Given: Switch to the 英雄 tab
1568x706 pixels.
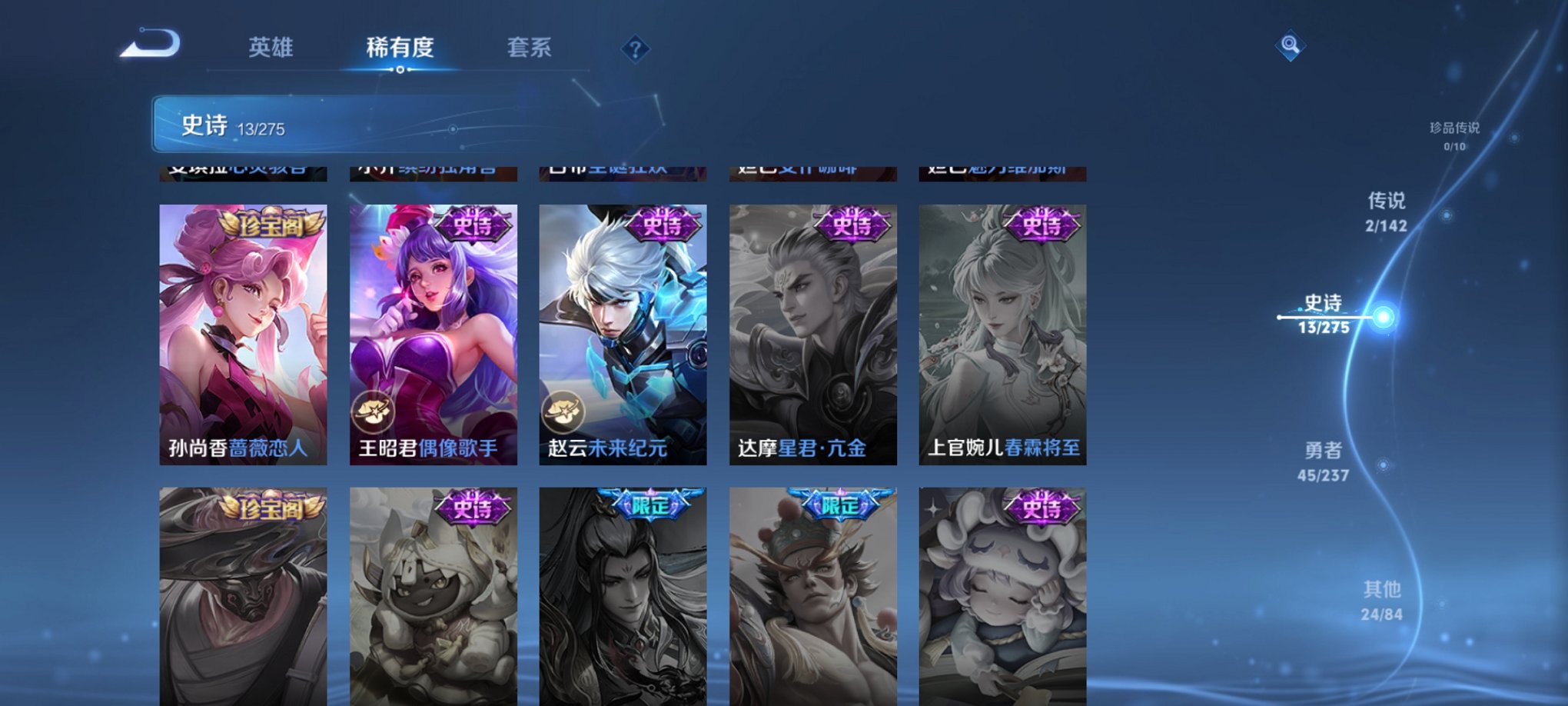Looking at the screenshot, I should [271, 48].
